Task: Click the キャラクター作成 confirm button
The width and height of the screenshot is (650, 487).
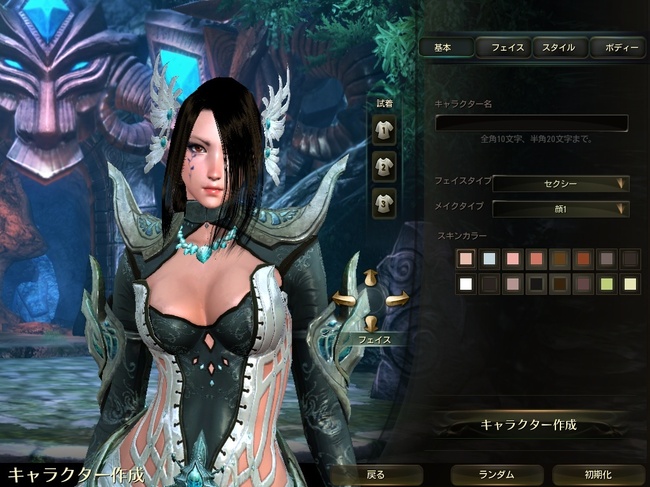Action: point(529,424)
